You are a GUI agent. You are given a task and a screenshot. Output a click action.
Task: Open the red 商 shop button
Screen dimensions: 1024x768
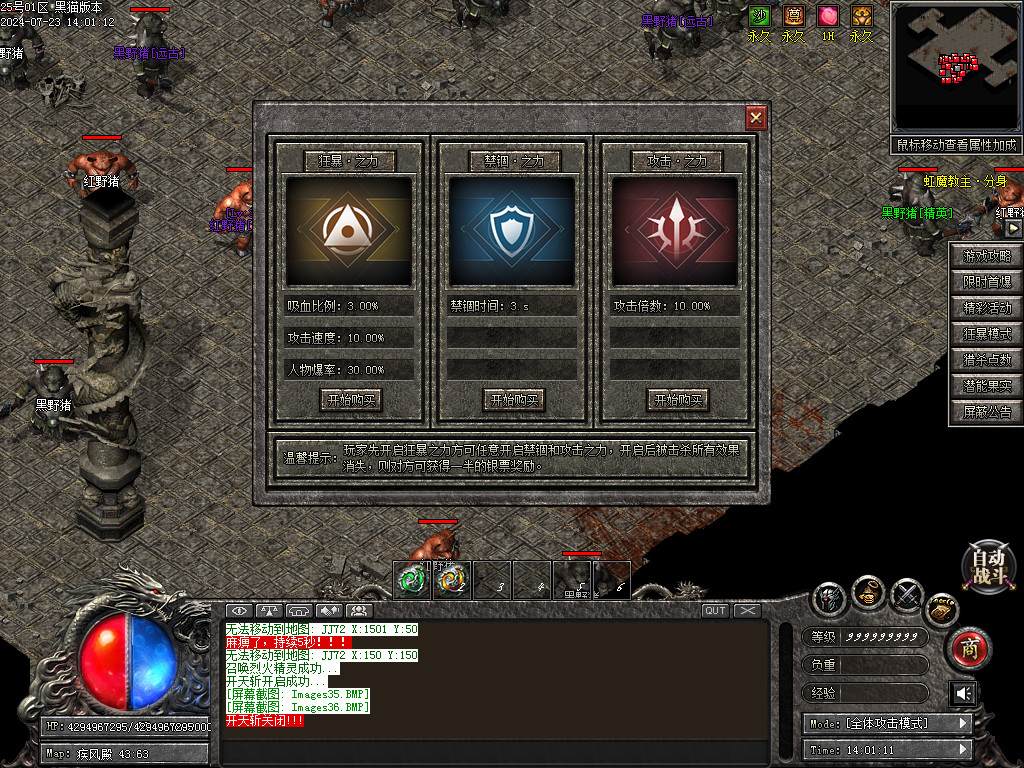point(967,649)
